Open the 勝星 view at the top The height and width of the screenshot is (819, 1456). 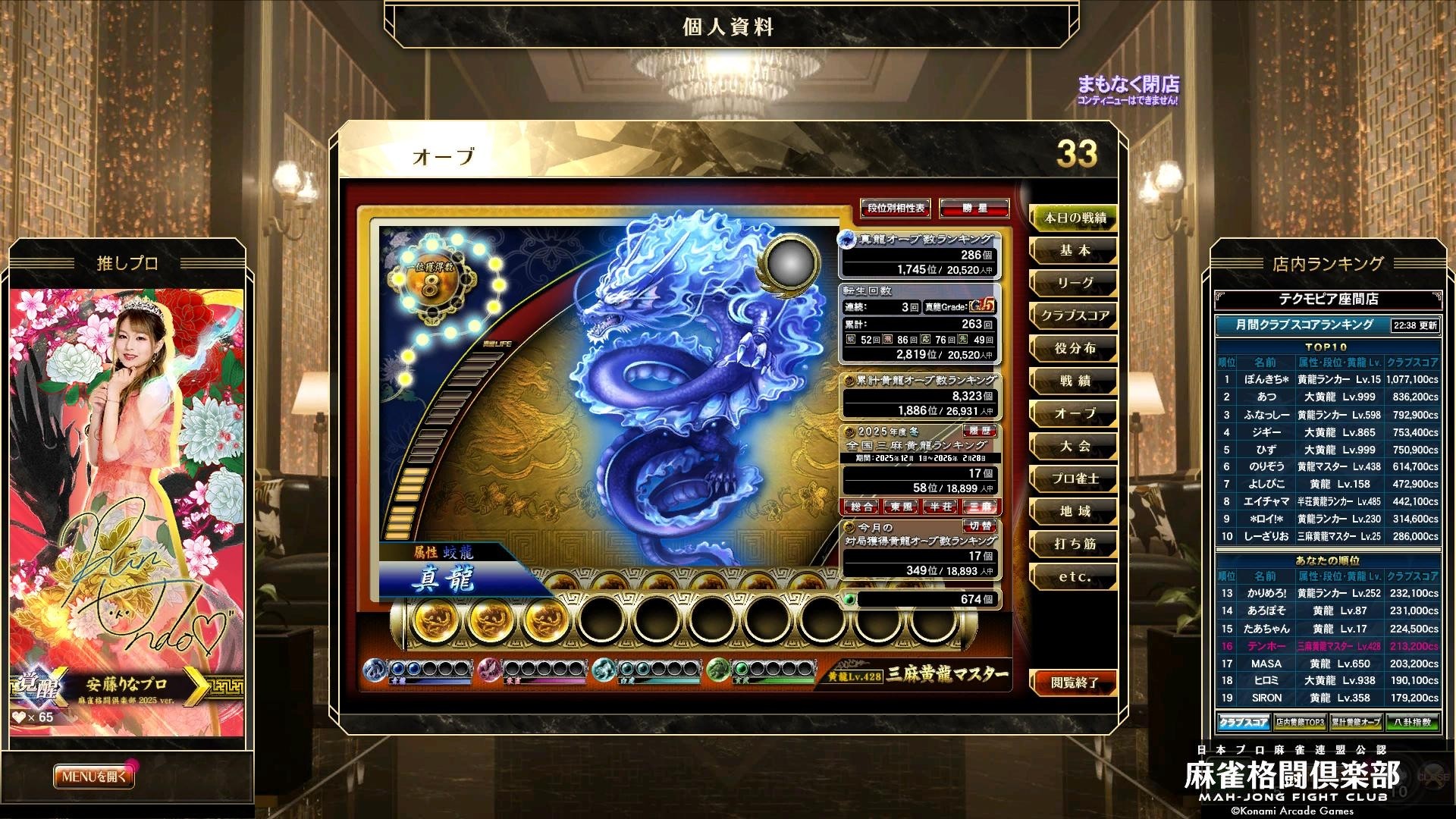(x=973, y=207)
